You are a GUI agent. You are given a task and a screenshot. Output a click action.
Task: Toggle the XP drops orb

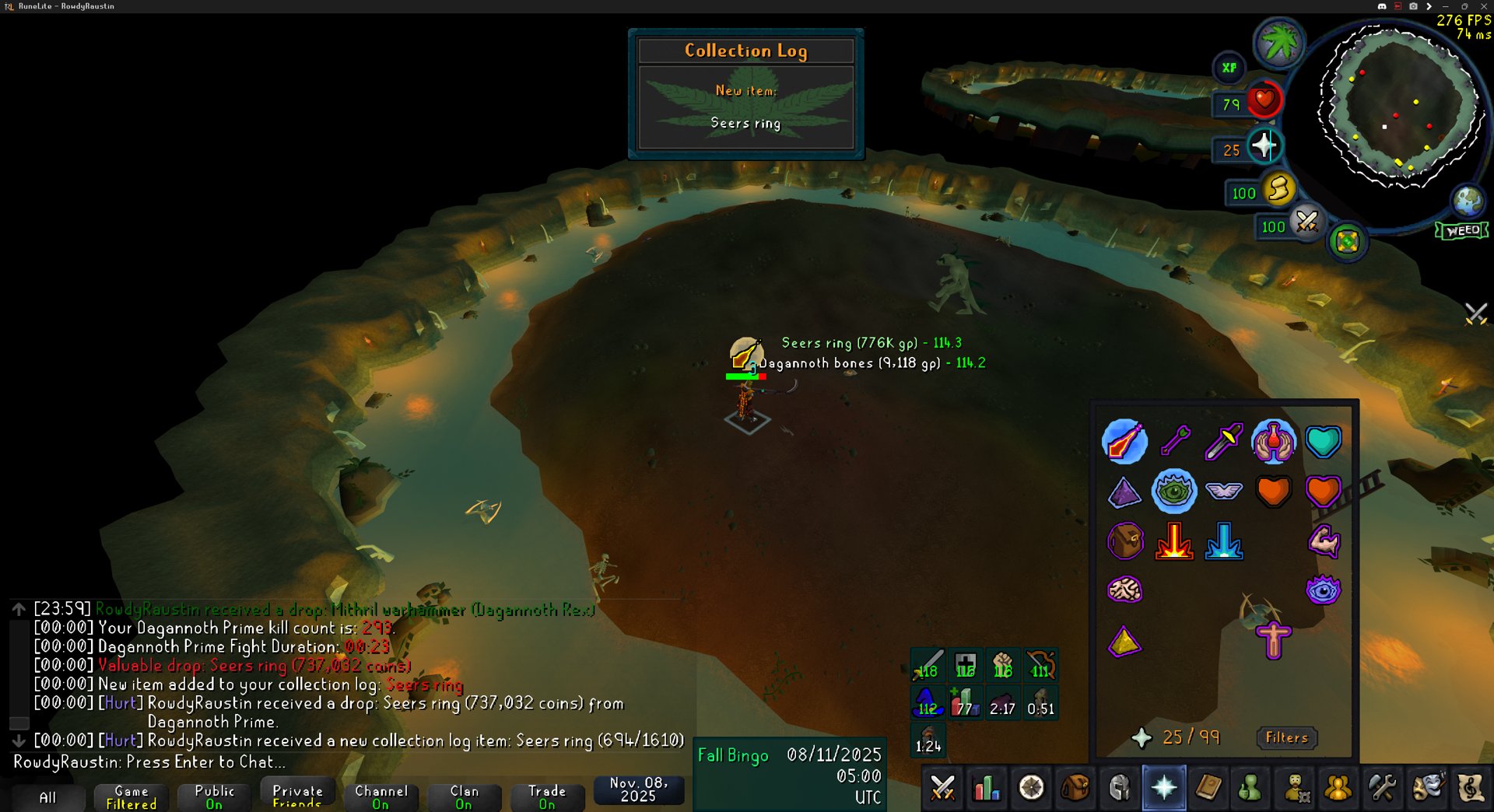1229,68
